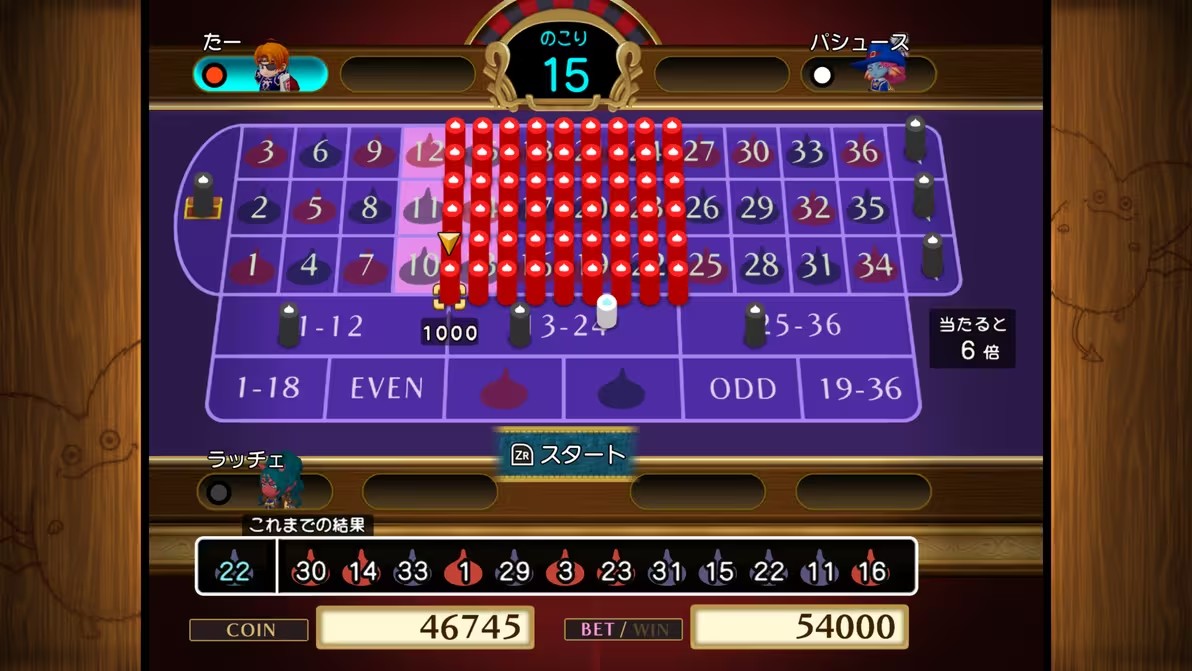
Task: Pick number 32 on the table
Action: [812, 208]
